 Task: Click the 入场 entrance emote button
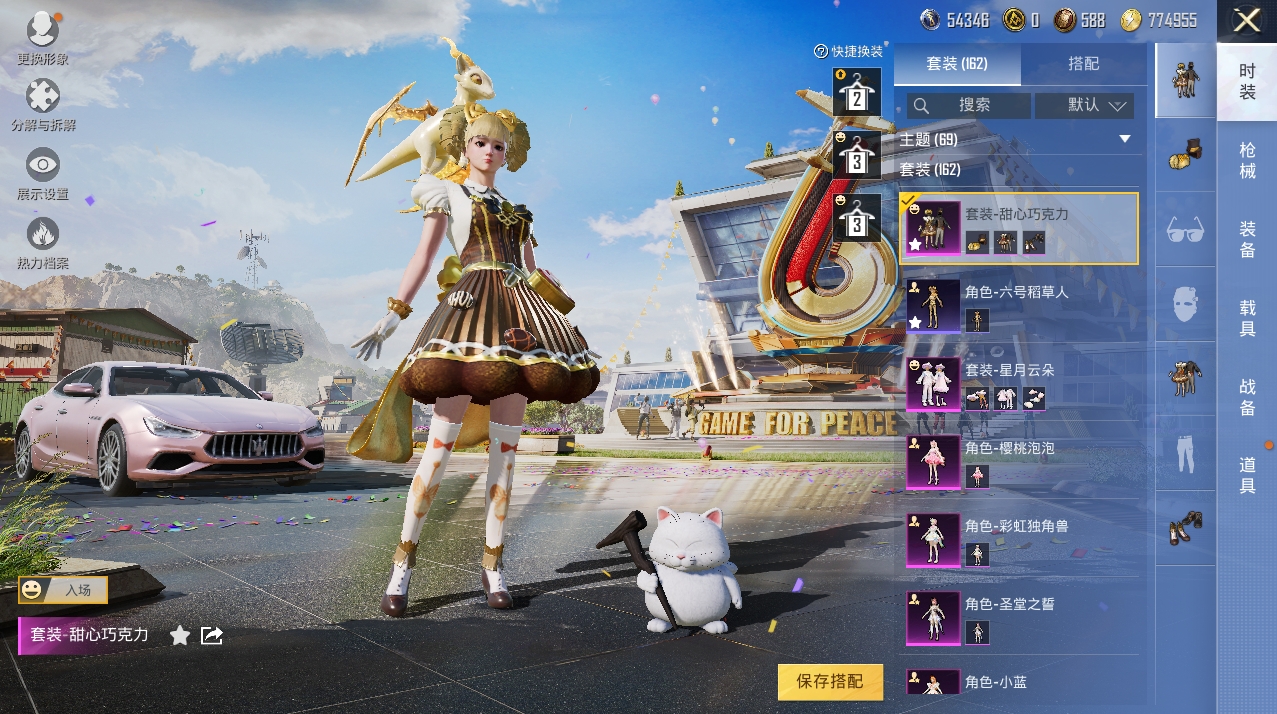click(63, 590)
